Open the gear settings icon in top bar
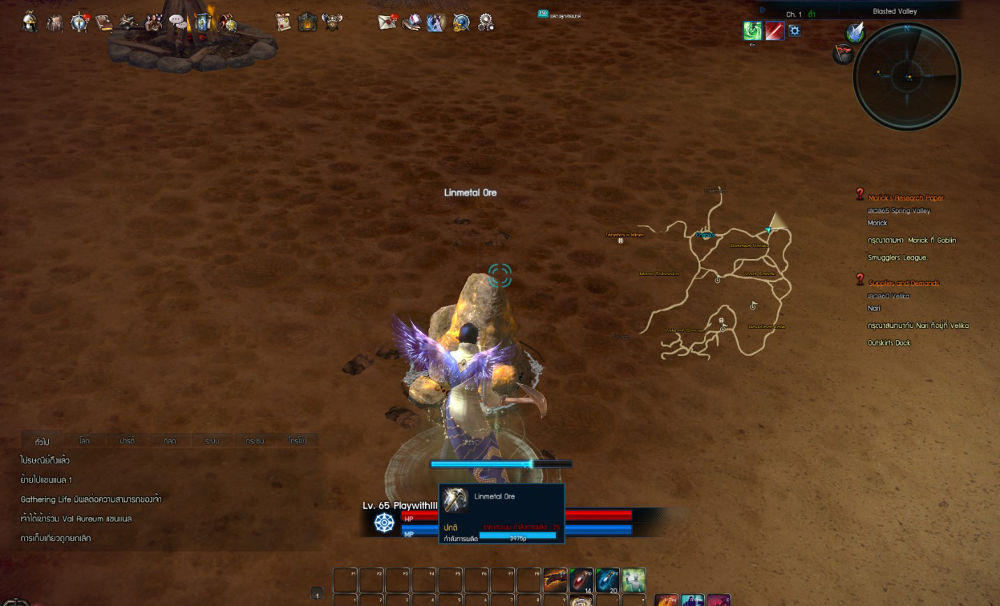Viewport: 1000px width, 606px height. point(486,21)
